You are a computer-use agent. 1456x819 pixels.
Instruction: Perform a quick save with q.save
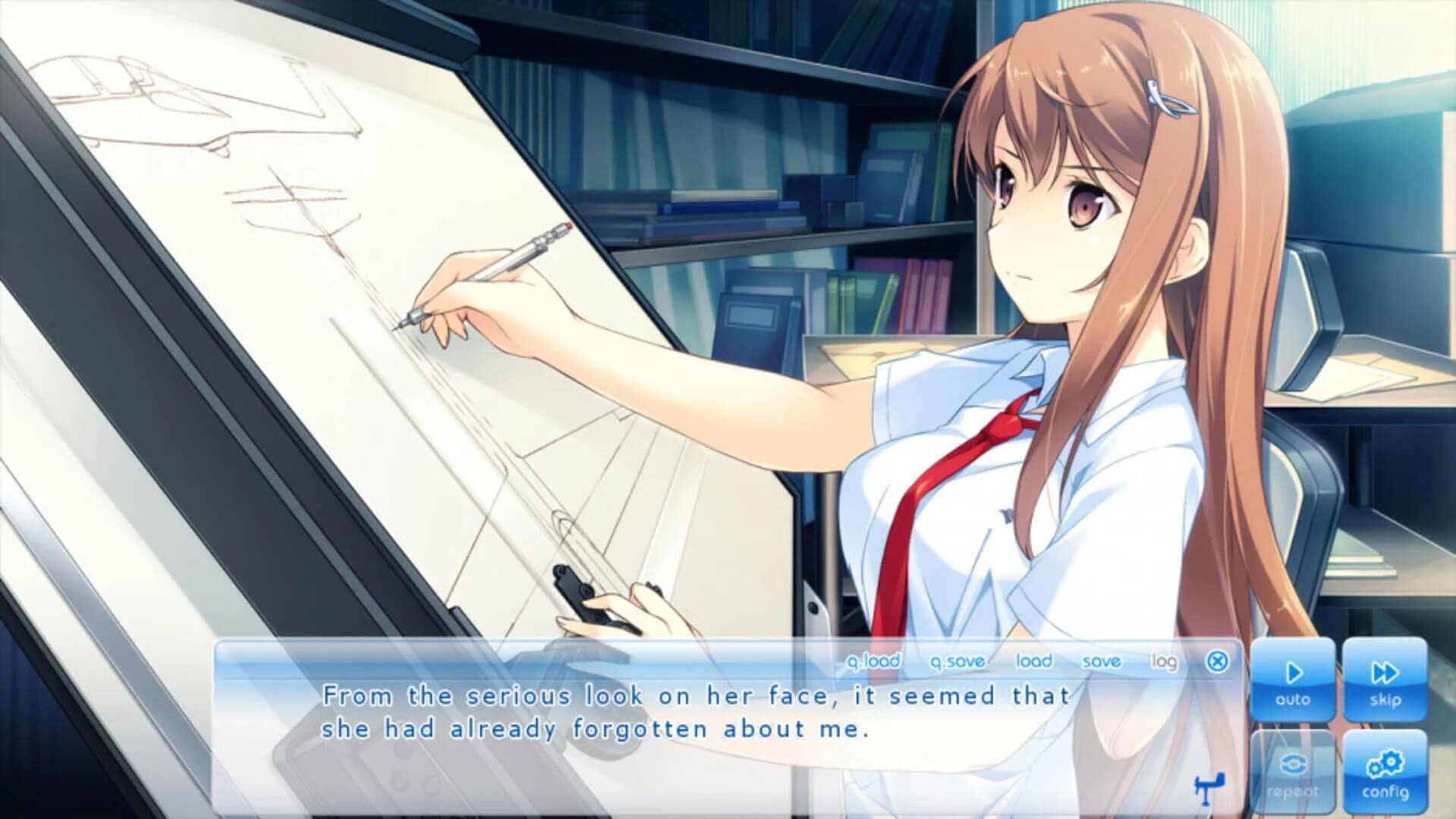click(x=958, y=661)
